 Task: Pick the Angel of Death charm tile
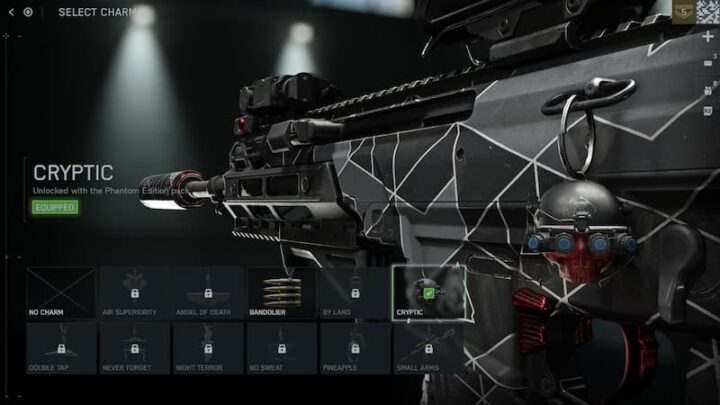208,292
